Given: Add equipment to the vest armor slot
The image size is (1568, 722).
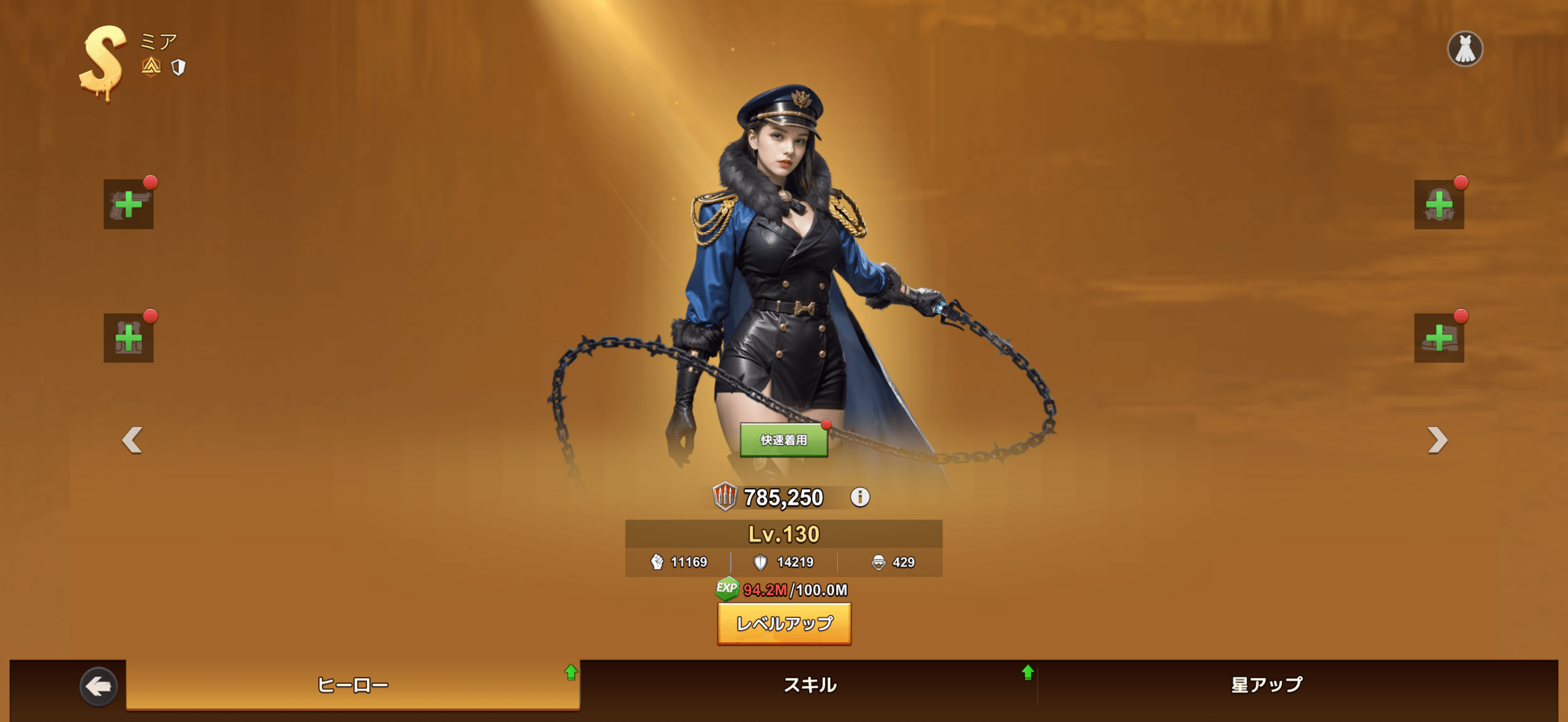Looking at the screenshot, I should (129, 338).
